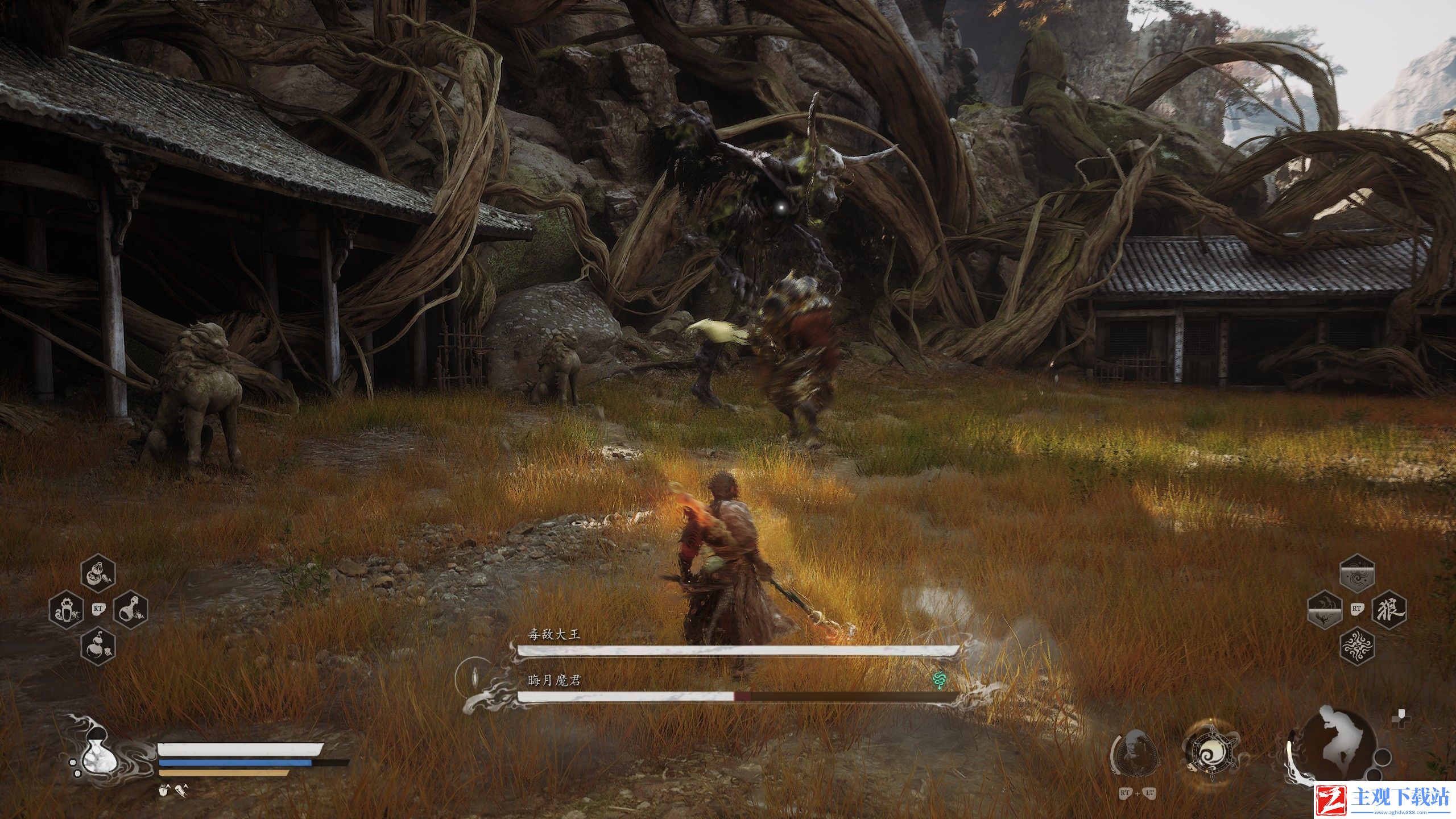Choose the jar with swirl item slot

pyautogui.click(x=66, y=611)
